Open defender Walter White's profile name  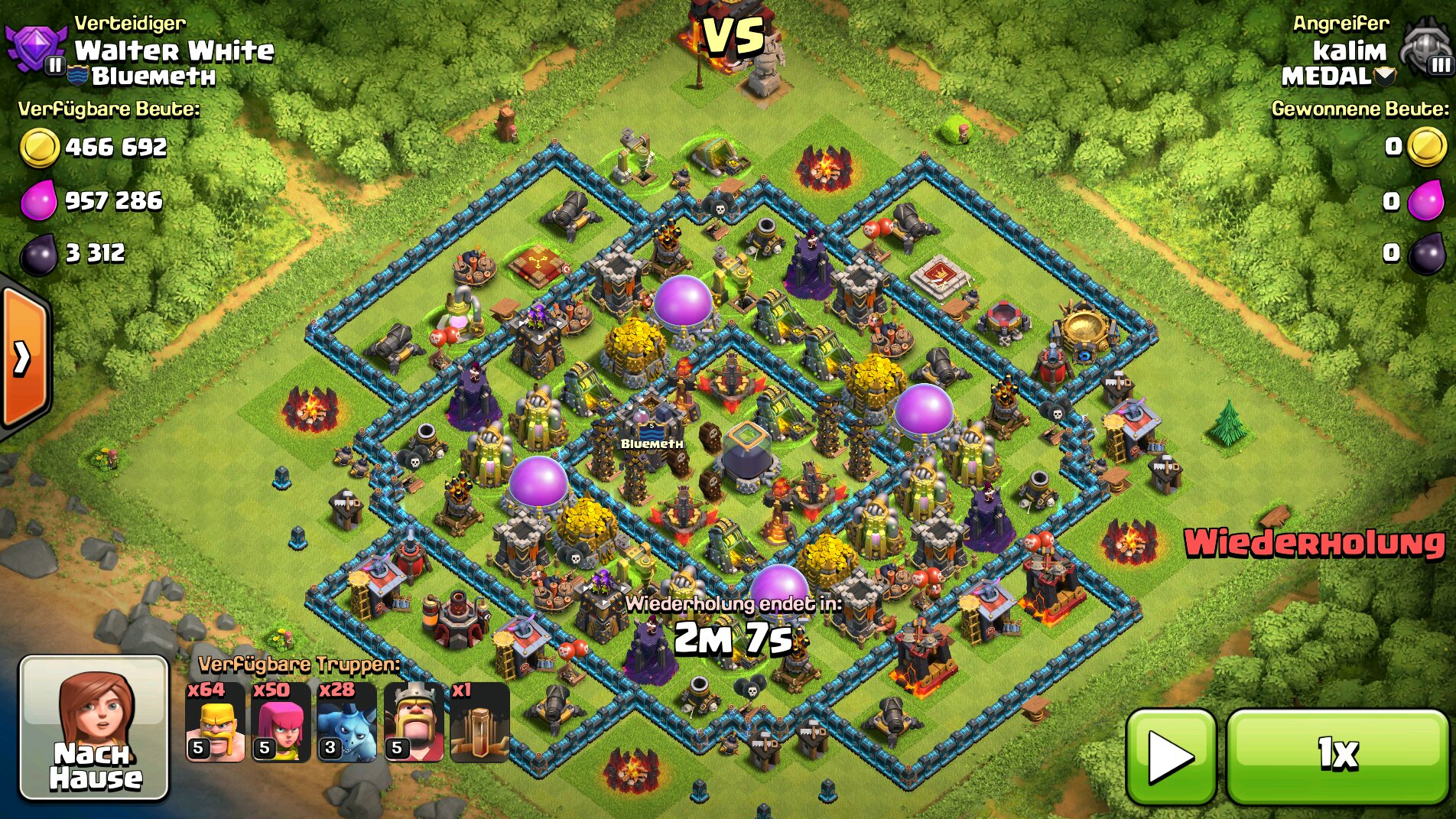pos(174,50)
